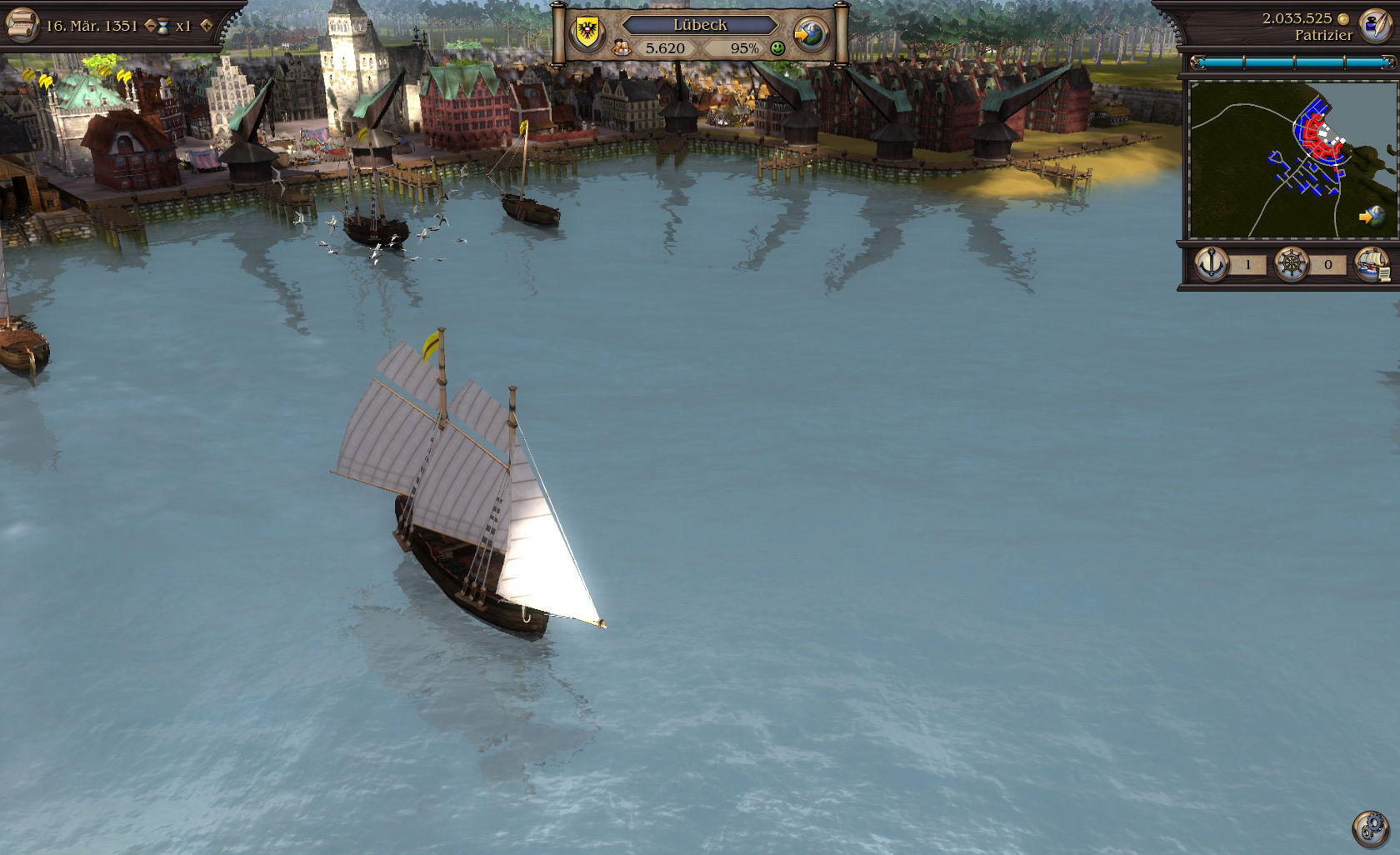
Task: Click the Lübeck coat of arms shield
Action: click(x=585, y=32)
